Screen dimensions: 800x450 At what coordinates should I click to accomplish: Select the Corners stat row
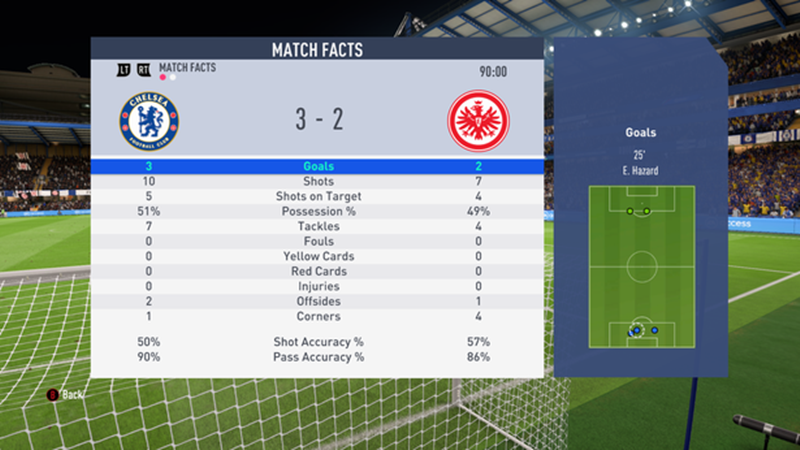(x=318, y=316)
